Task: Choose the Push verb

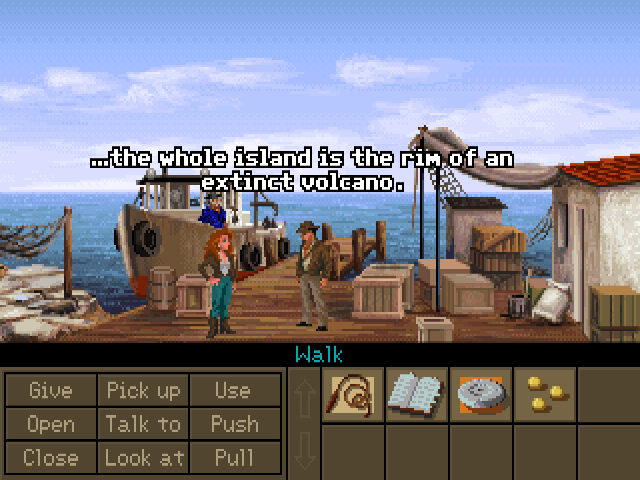Action: [233, 424]
